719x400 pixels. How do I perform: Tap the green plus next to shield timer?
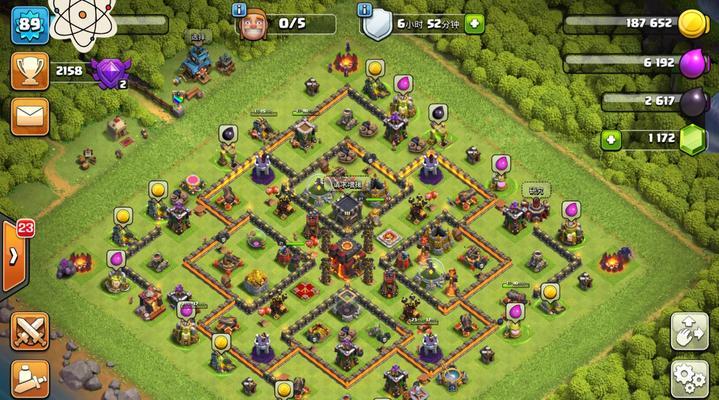474,23
